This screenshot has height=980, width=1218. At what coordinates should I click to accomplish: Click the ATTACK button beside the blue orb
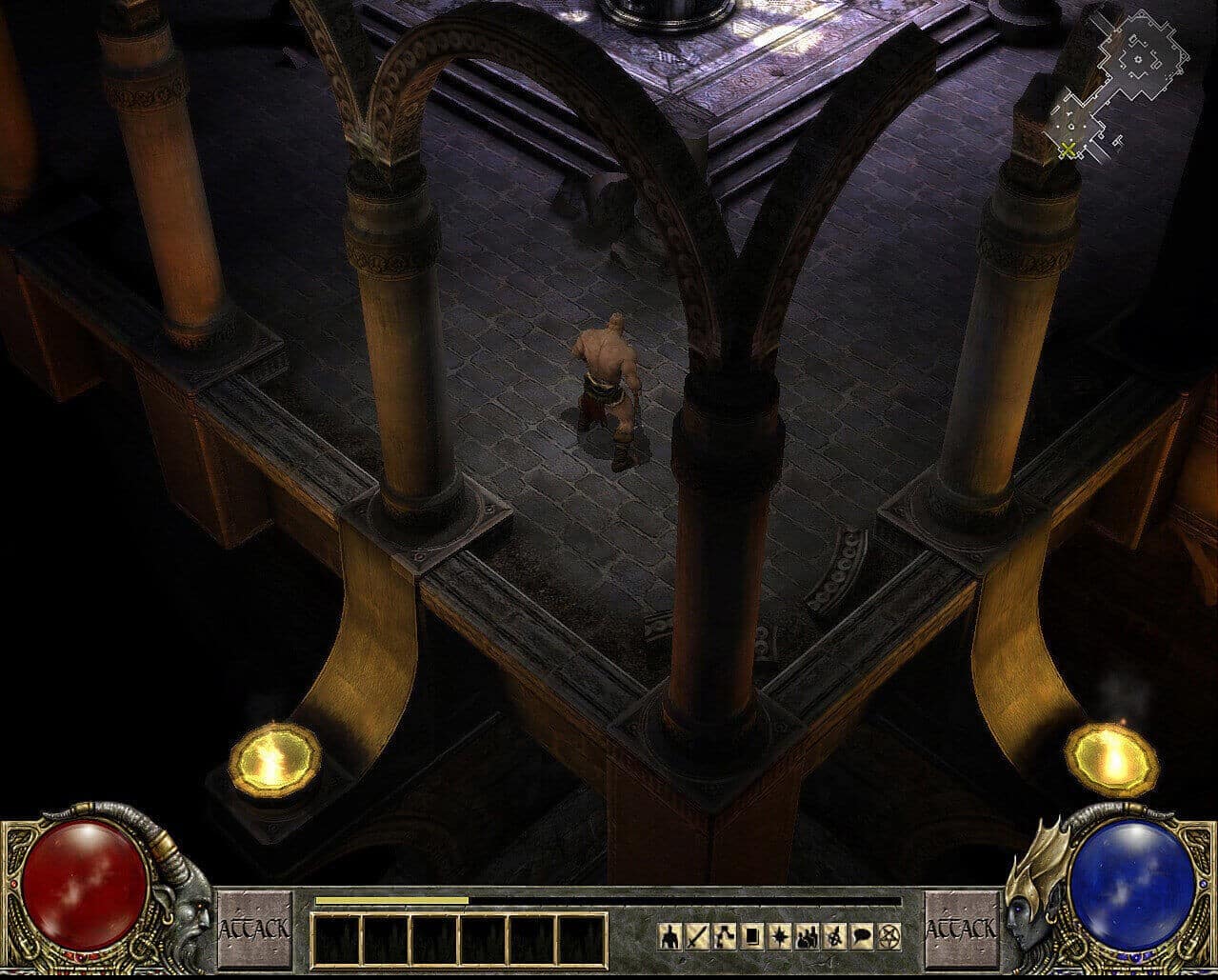click(x=962, y=929)
